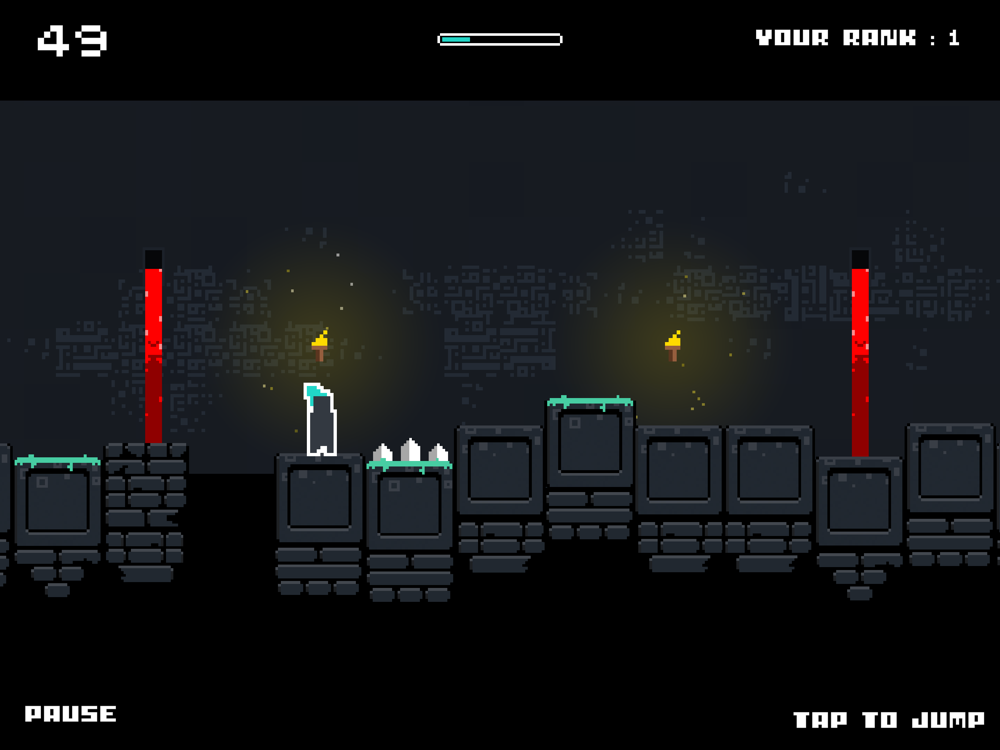
Task: Pause the game with the Pause button
Action: point(71,714)
